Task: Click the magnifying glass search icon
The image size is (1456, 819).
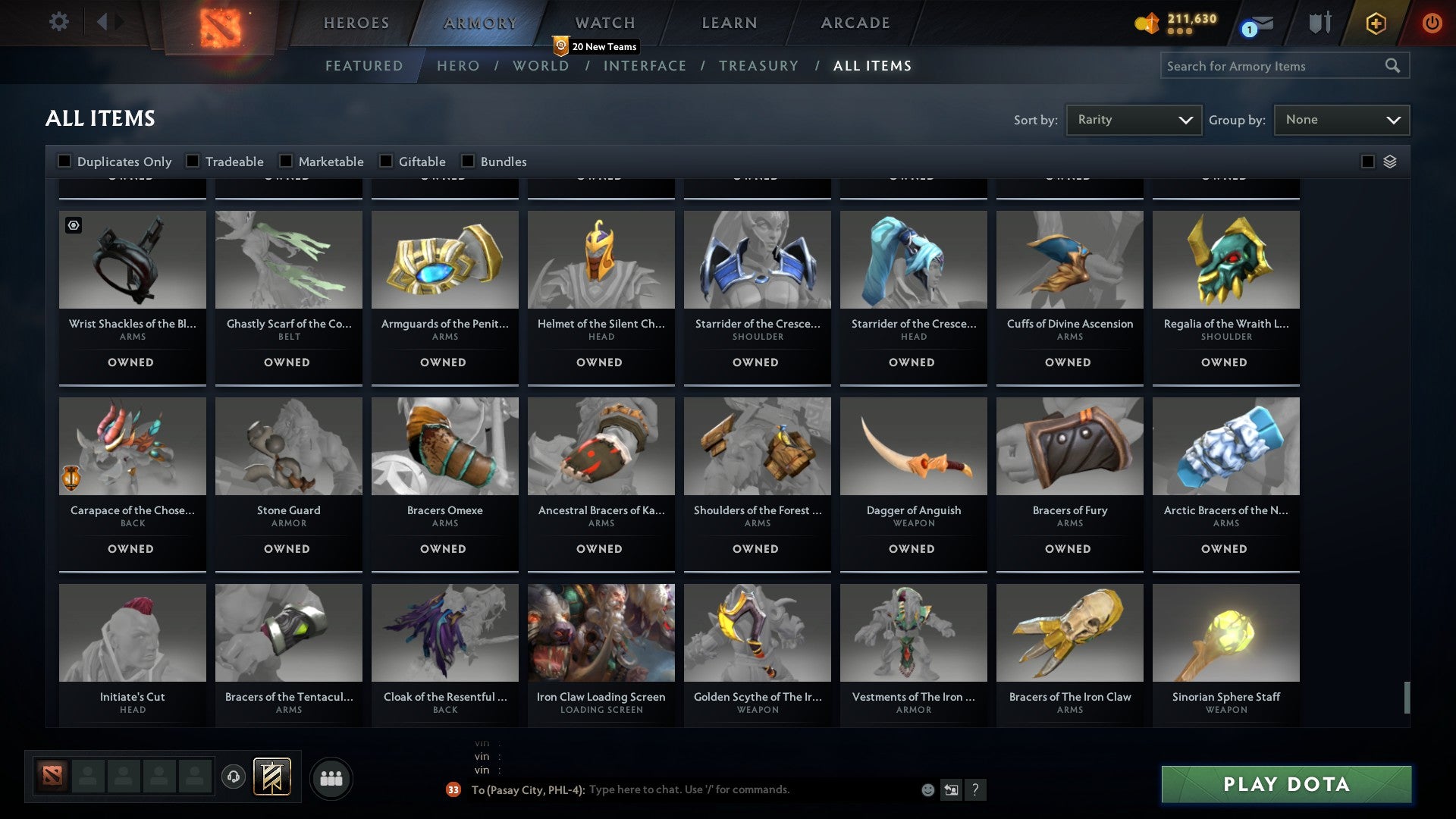Action: click(1394, 66)
